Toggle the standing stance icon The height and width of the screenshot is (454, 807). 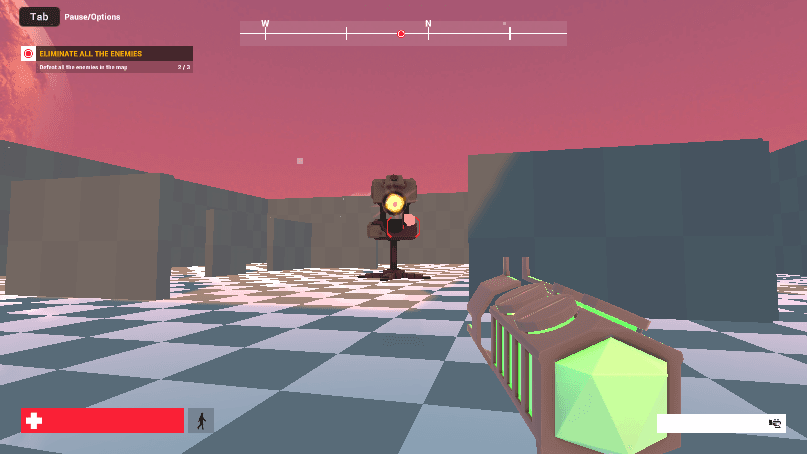pos(201,421)
